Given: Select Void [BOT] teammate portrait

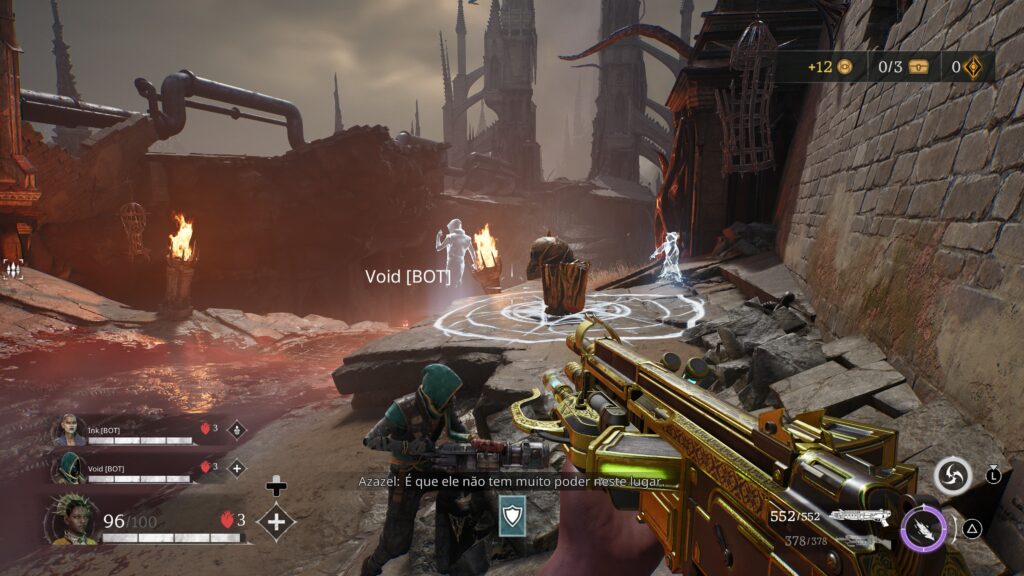Looking at the screenshot, I should [70, 468].
